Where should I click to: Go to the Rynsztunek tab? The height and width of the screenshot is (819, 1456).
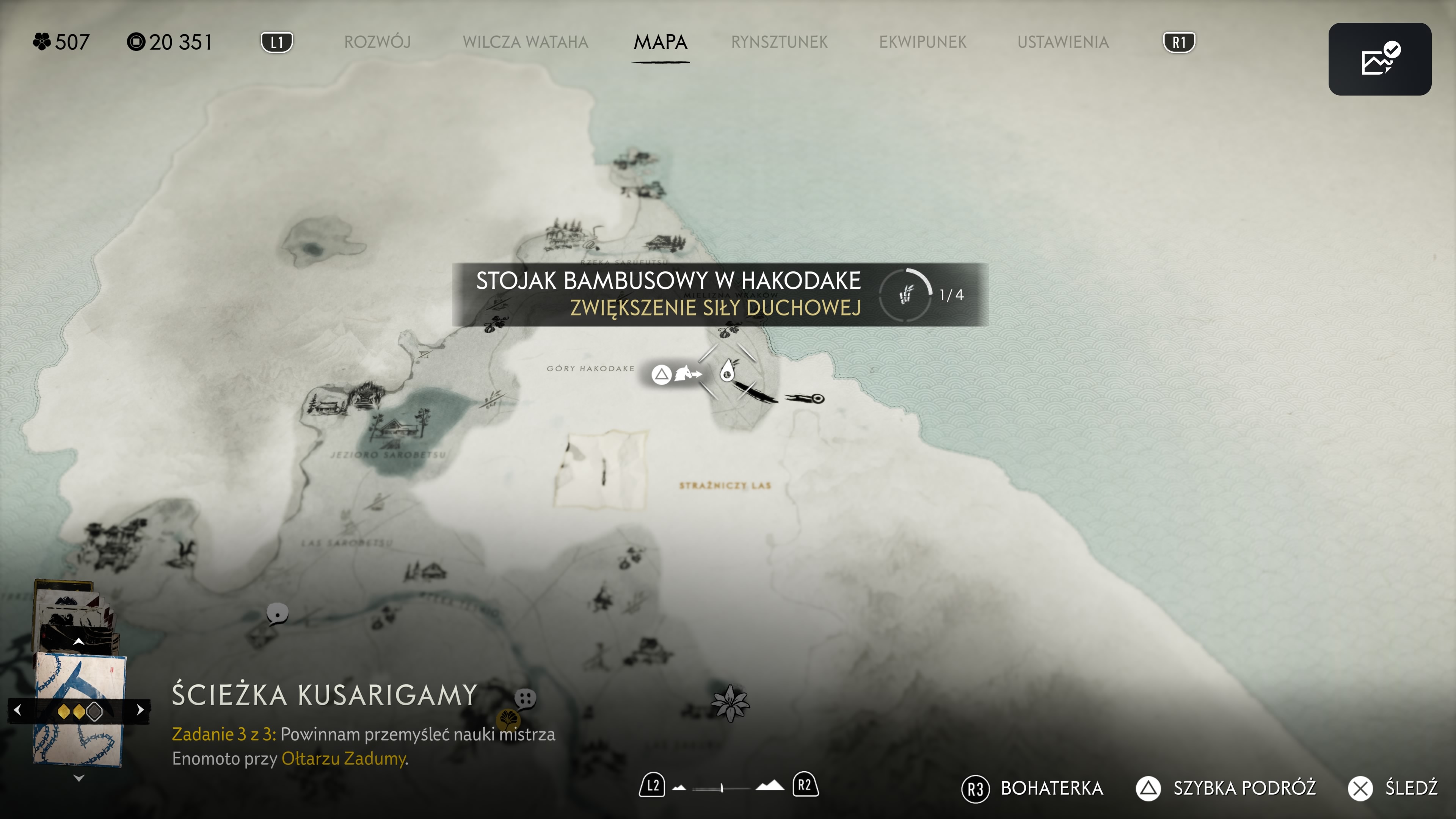click(x=779, y=42)
